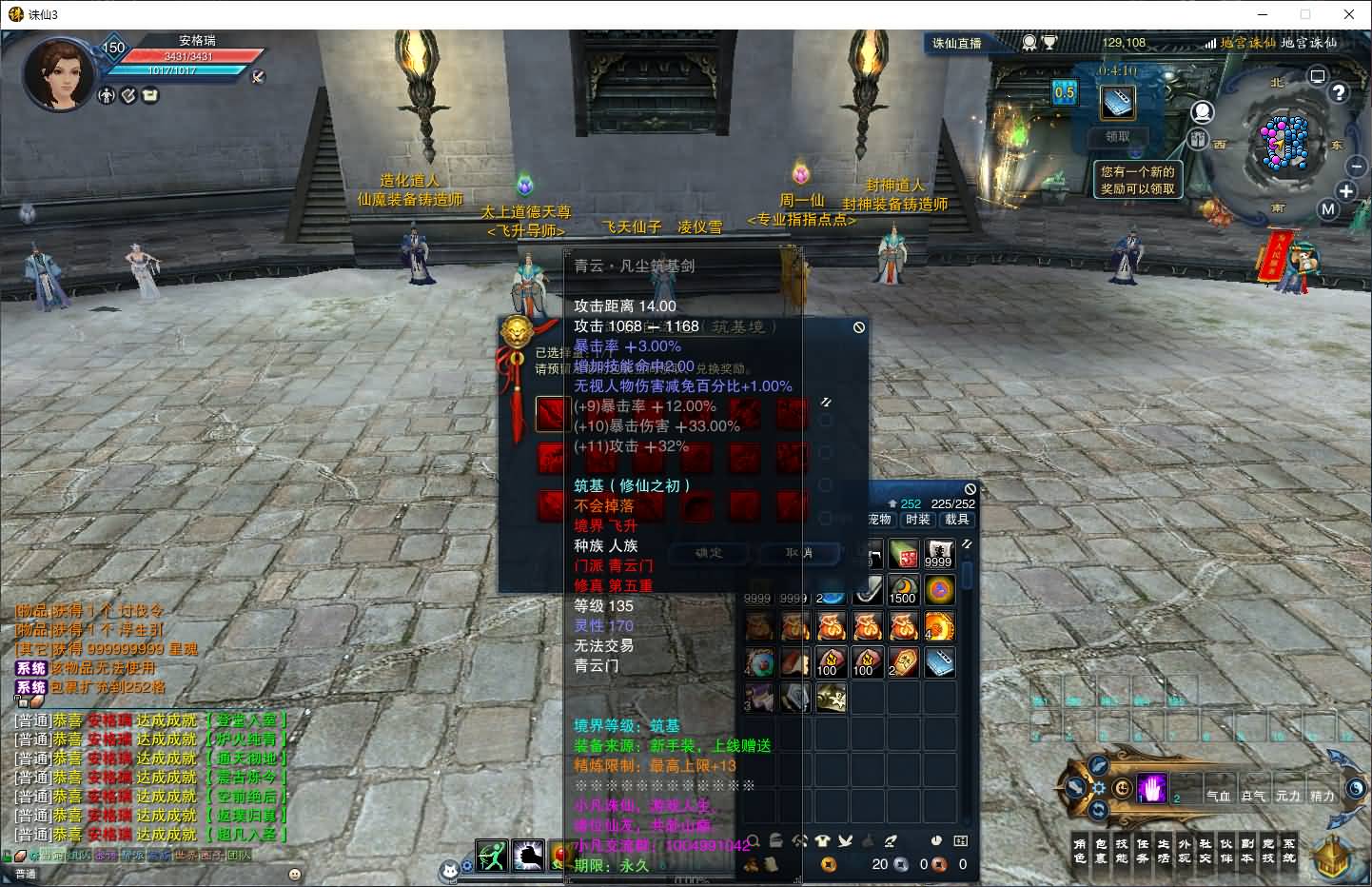Select the item stack showing 1500

(x=902, y=590)
